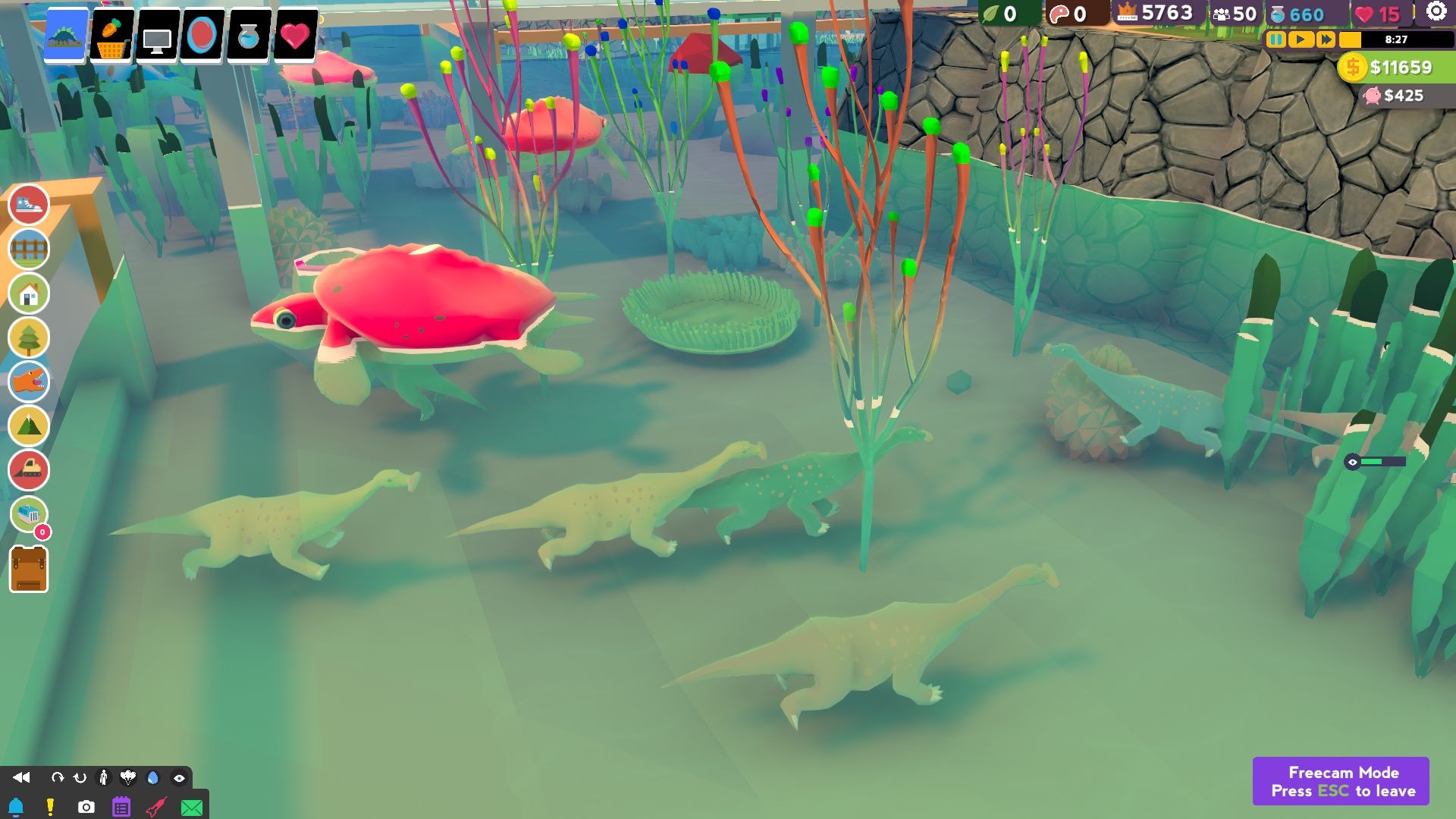Take a screenshot with the camera icon
1456x819 pixels.
click(x=85, y=807)
